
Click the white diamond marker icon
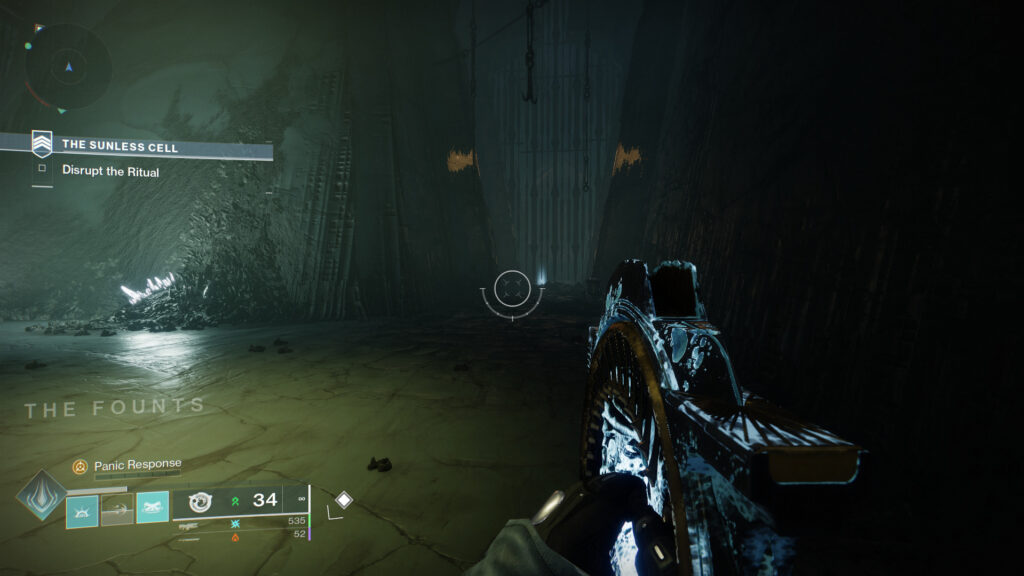pyautogui.click(x=343, y=499)
